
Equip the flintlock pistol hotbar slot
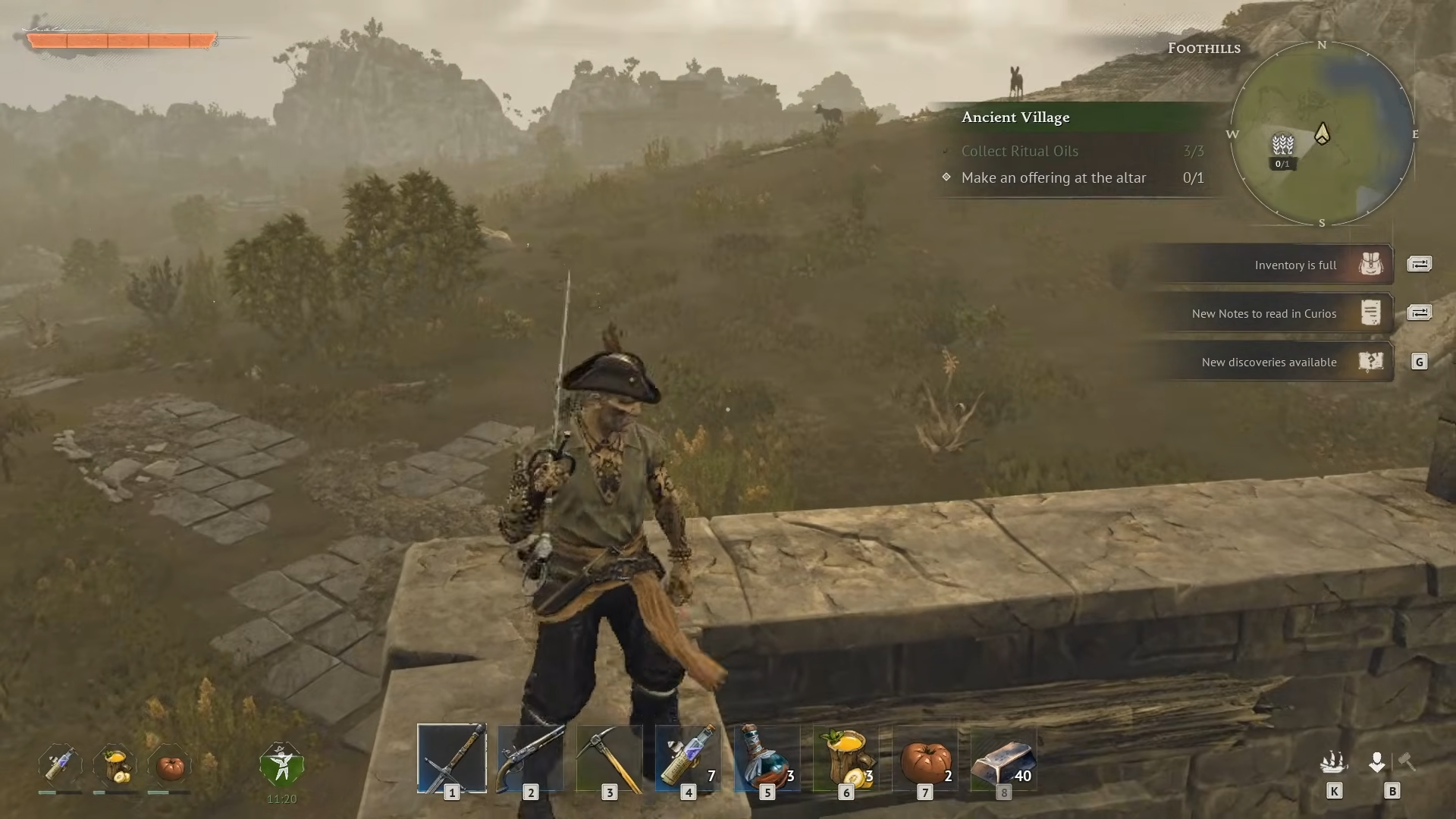coord(530,759)
